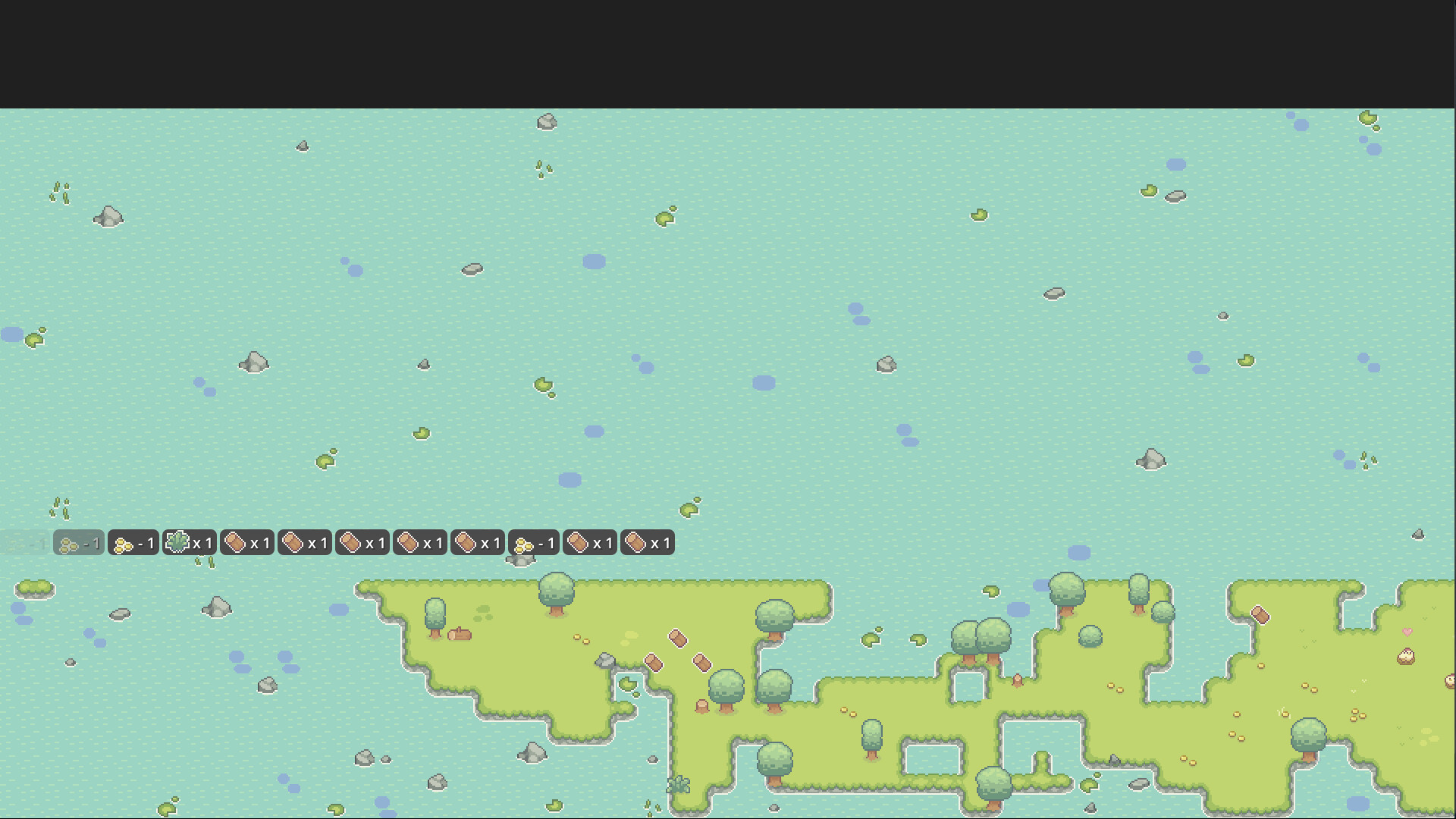Viewport: 1456px width, 819px height.
Task: Click the tree stump beside the round tree
Action: pos(701,707)
